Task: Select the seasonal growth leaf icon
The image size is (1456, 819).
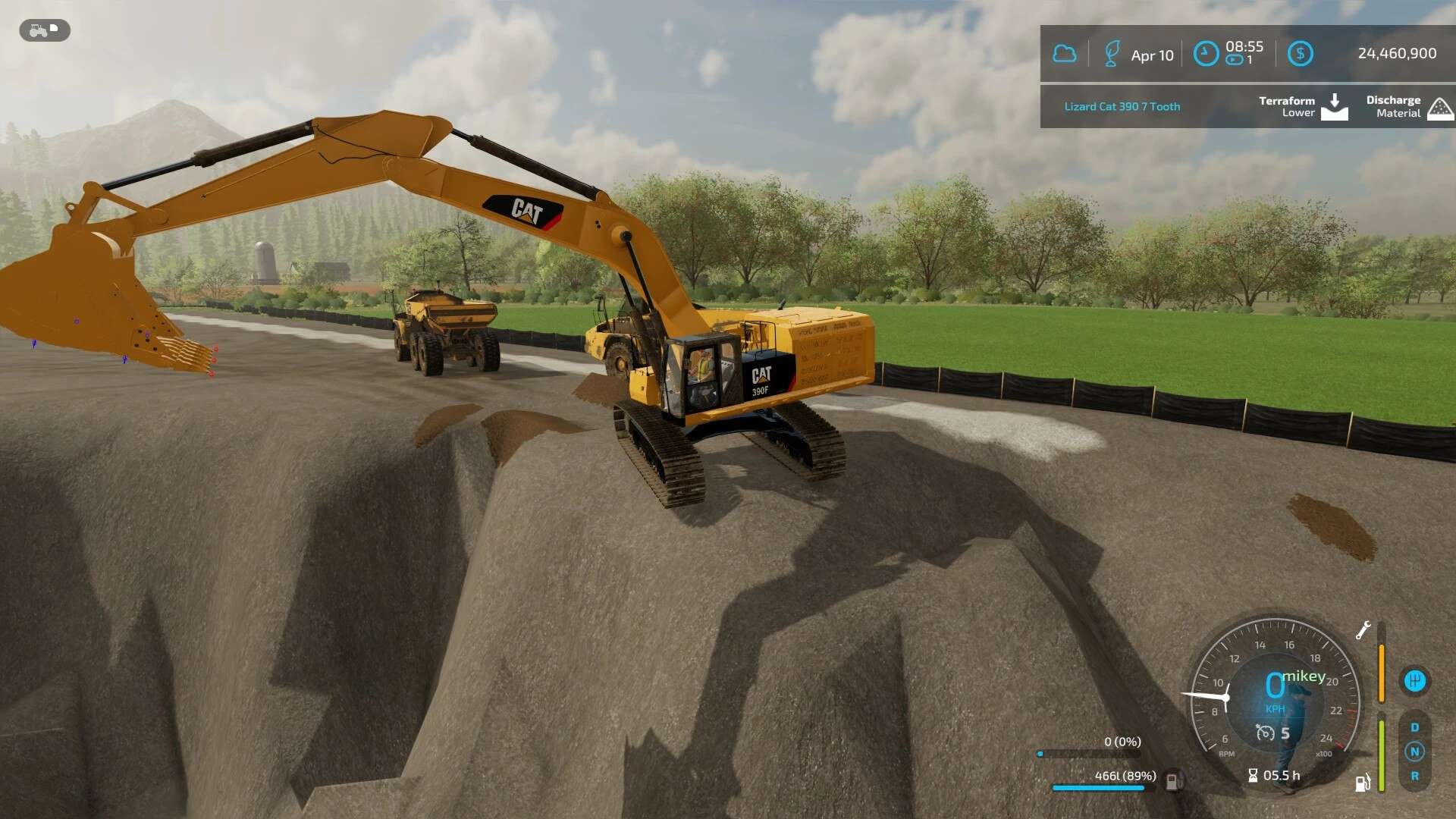Action: [x=1112, y=54]
